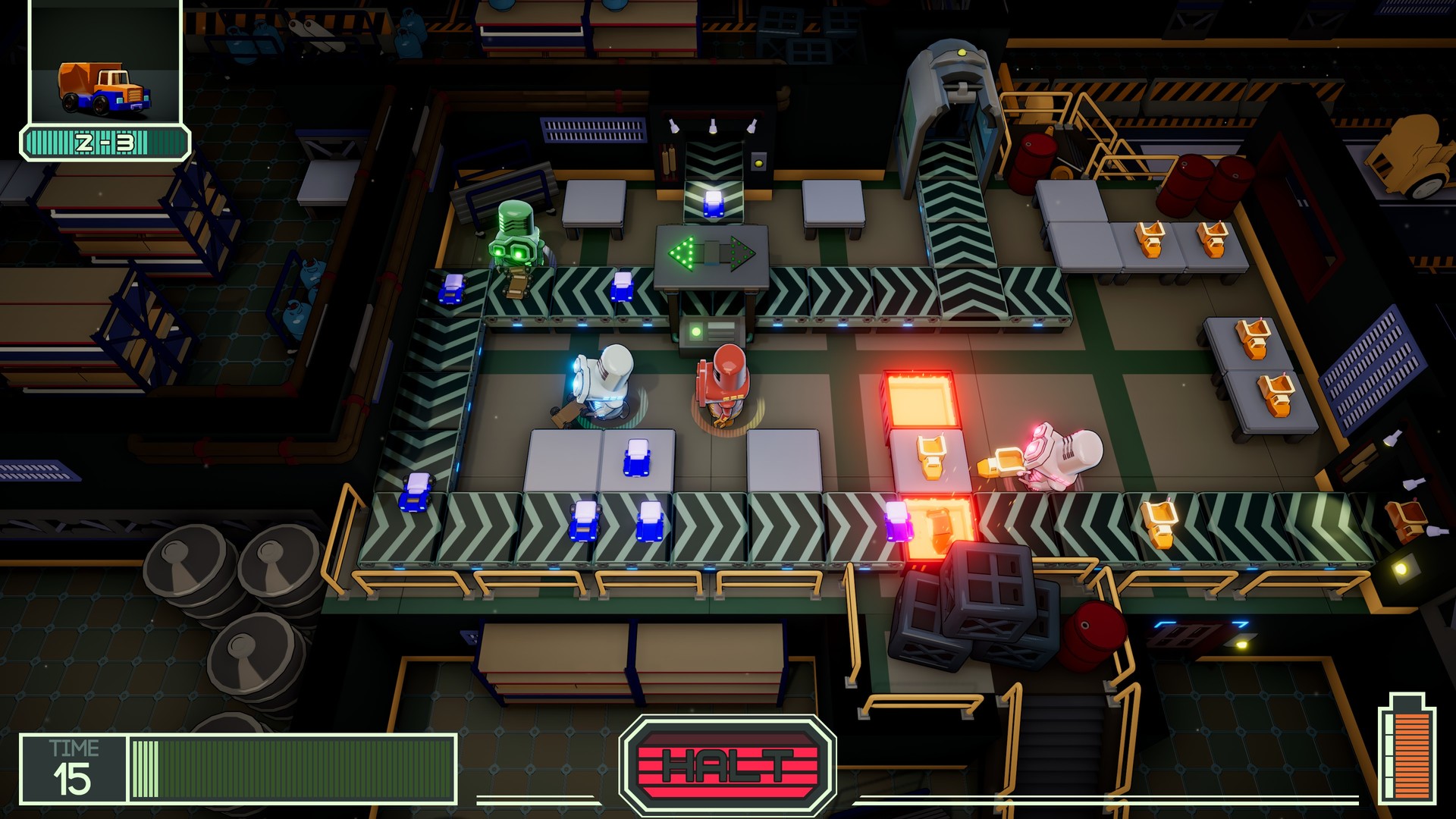1456x819 pixels.
Task: Click the level indicator labeled 2-3
Action: 104,140
